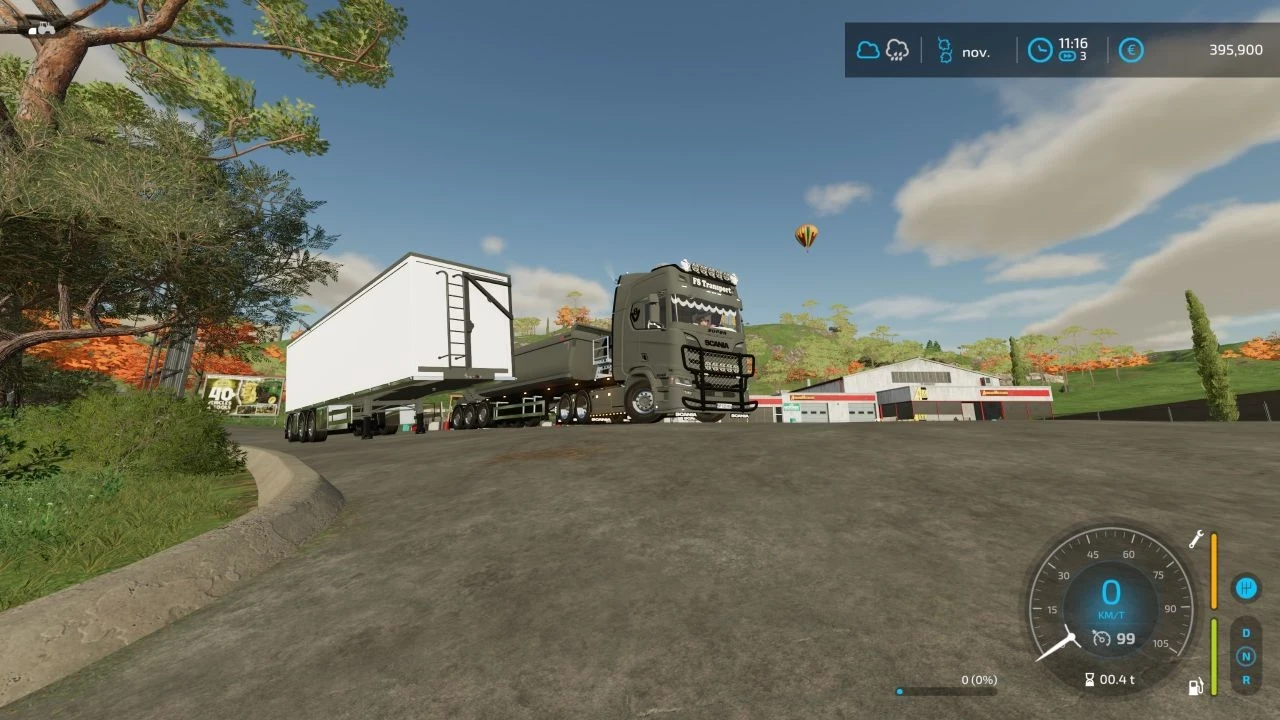Click the wrench maintenance icon above the damage bar
The height and width of the screenshot is (720, 1280).
pyautogui.click(x=1196, y=540)
